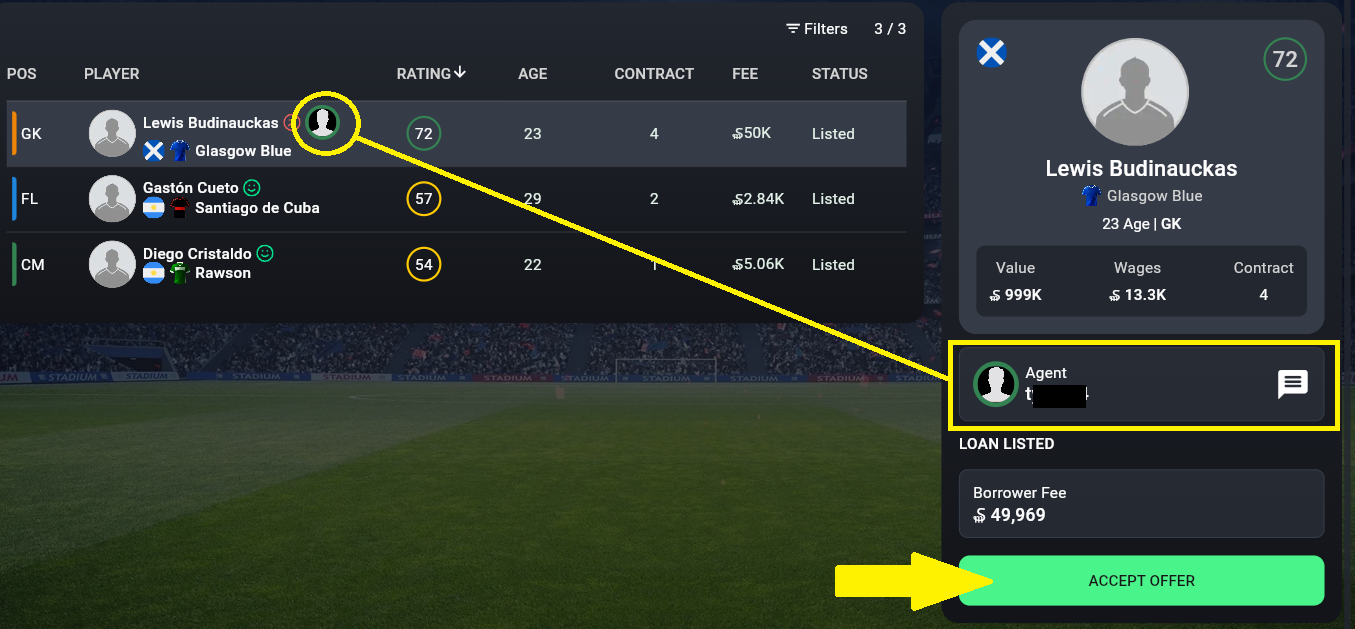This screenshot has height=629, width=1355.
Task: View Lewis Budinauckas's large profile portrait
Action: tap(1135, 94)
